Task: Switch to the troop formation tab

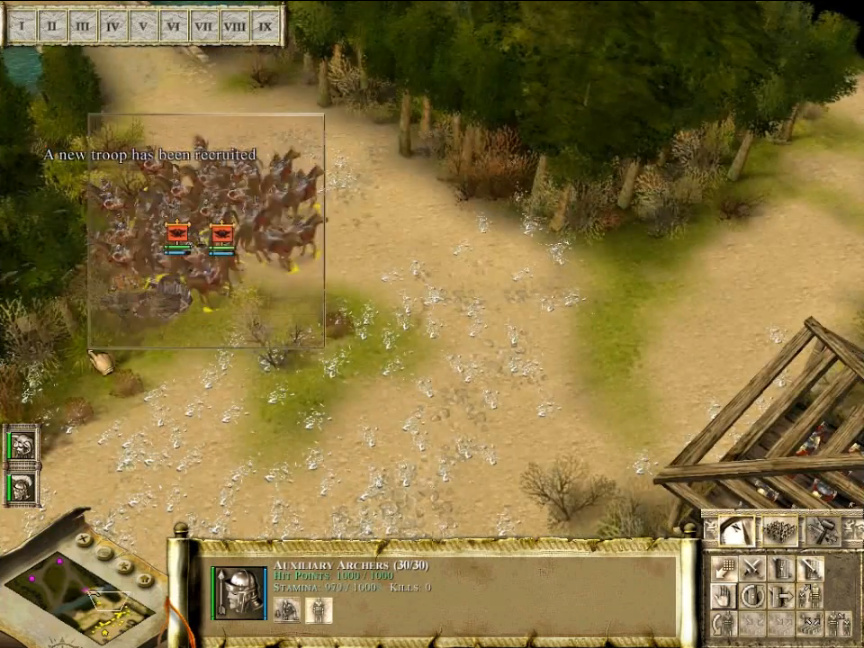Action: pyautogui.click(x=780, y=531)
